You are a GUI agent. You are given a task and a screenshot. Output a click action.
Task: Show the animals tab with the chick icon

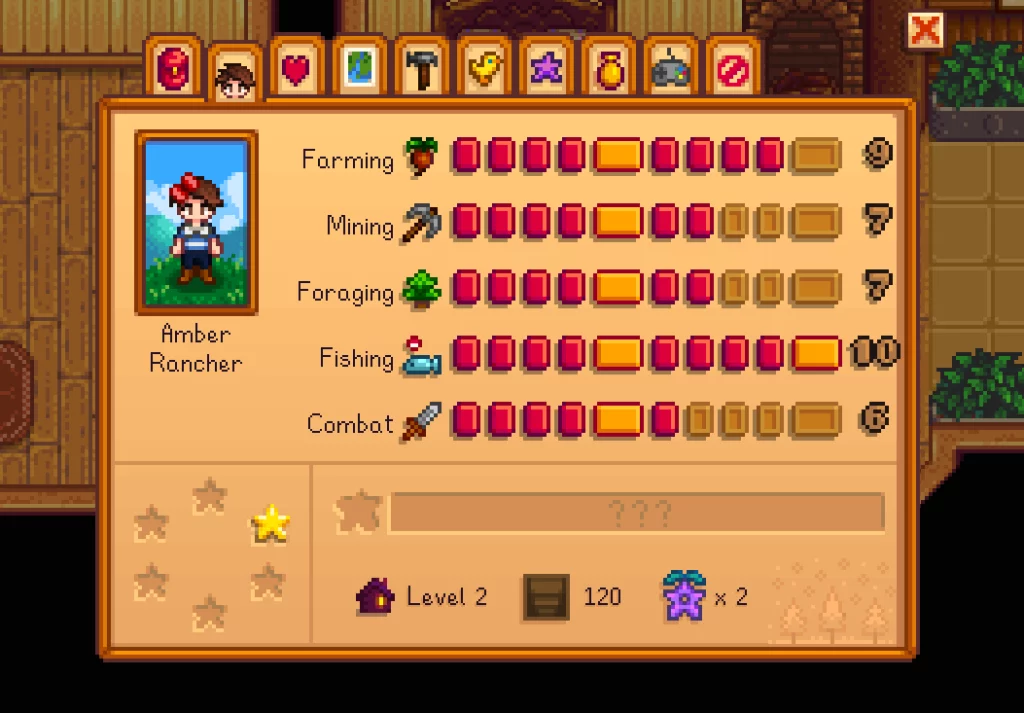484,68
